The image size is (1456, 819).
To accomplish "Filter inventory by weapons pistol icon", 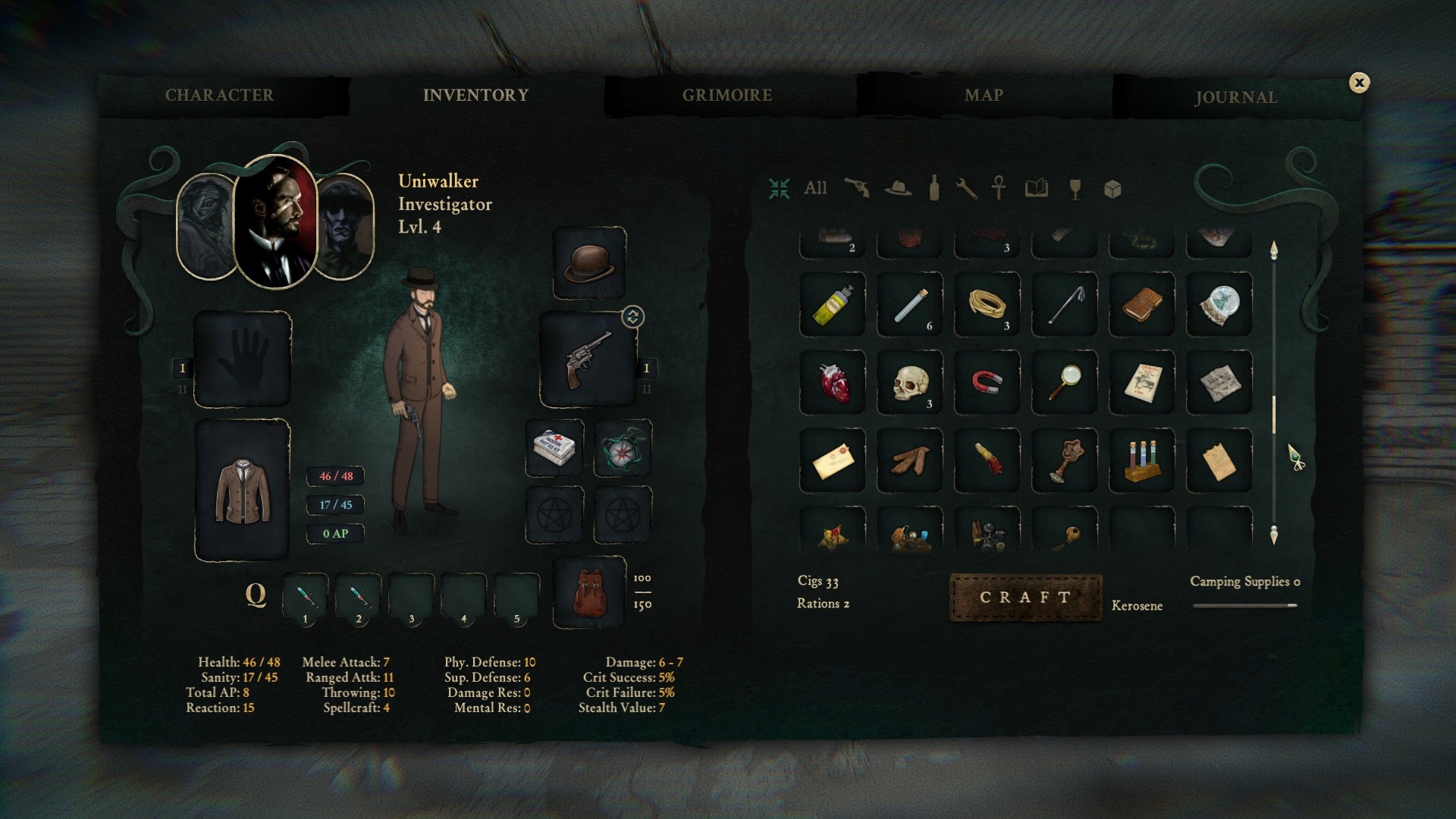I will point(857,188).
